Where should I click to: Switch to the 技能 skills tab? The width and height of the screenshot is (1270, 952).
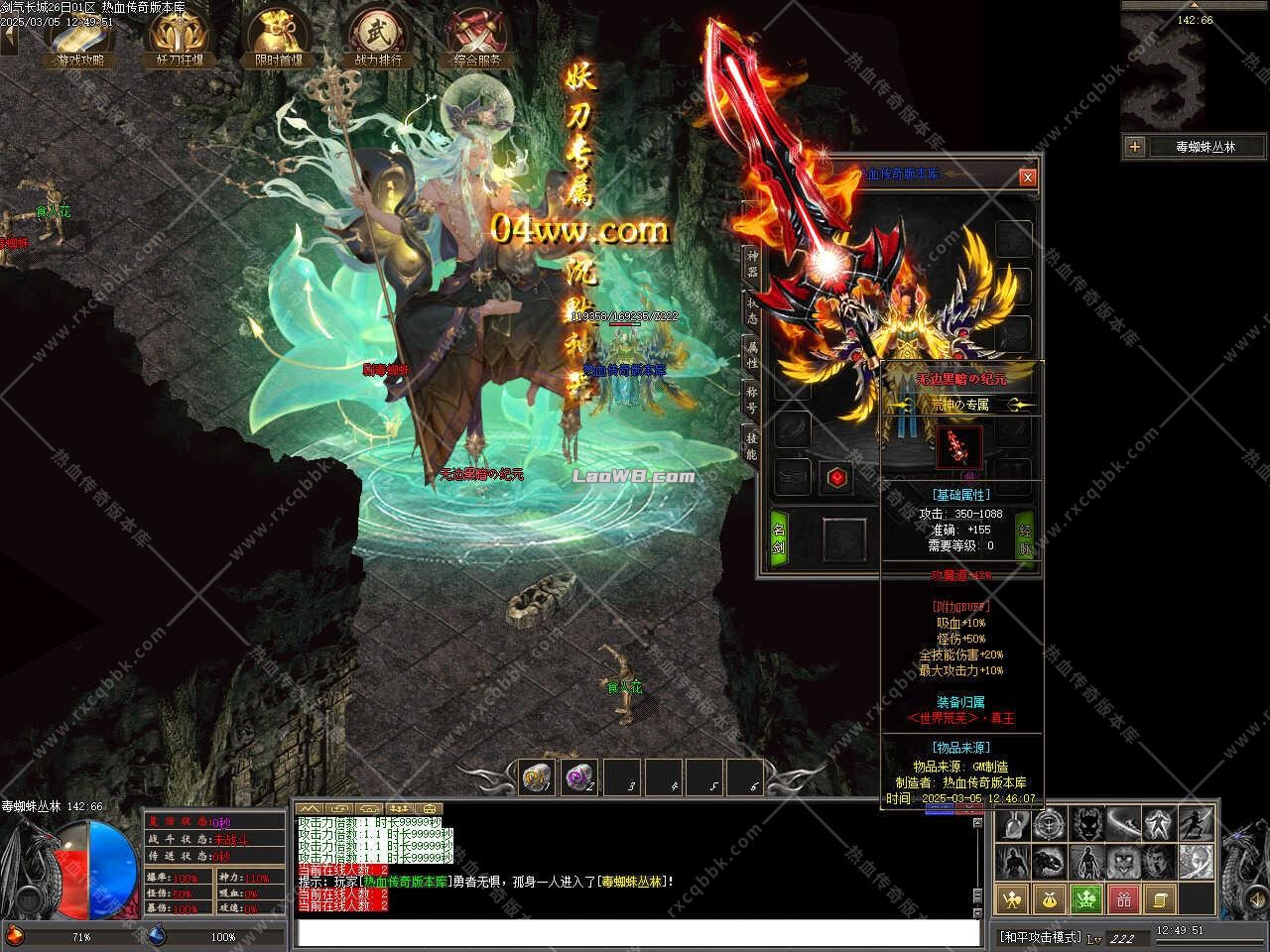(752, 446)
